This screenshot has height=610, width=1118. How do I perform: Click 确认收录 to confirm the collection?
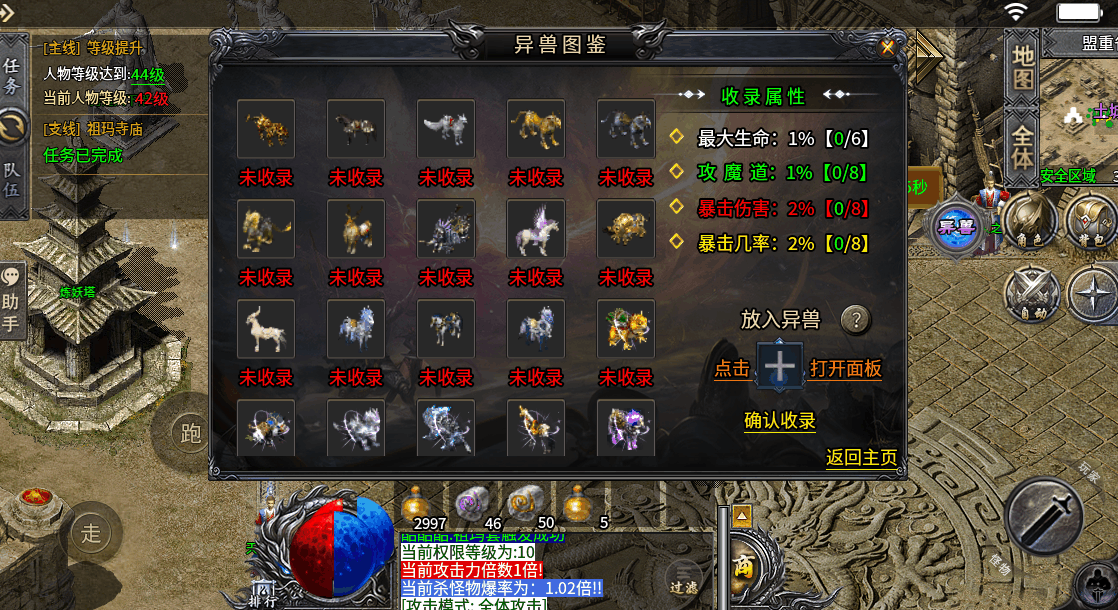click(780, 421)
